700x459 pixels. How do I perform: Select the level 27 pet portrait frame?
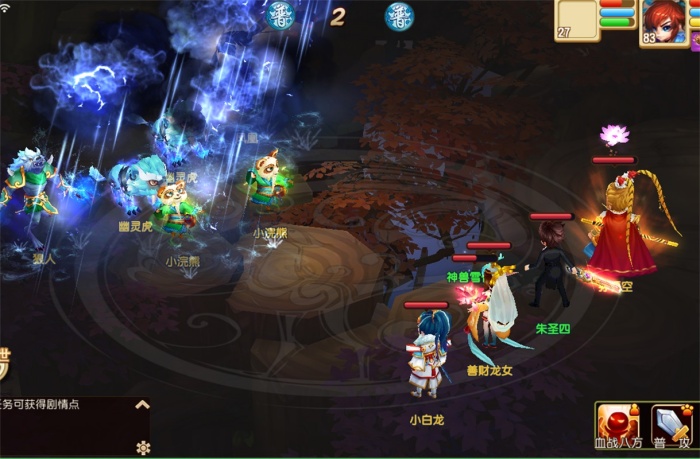click(578, 19)
